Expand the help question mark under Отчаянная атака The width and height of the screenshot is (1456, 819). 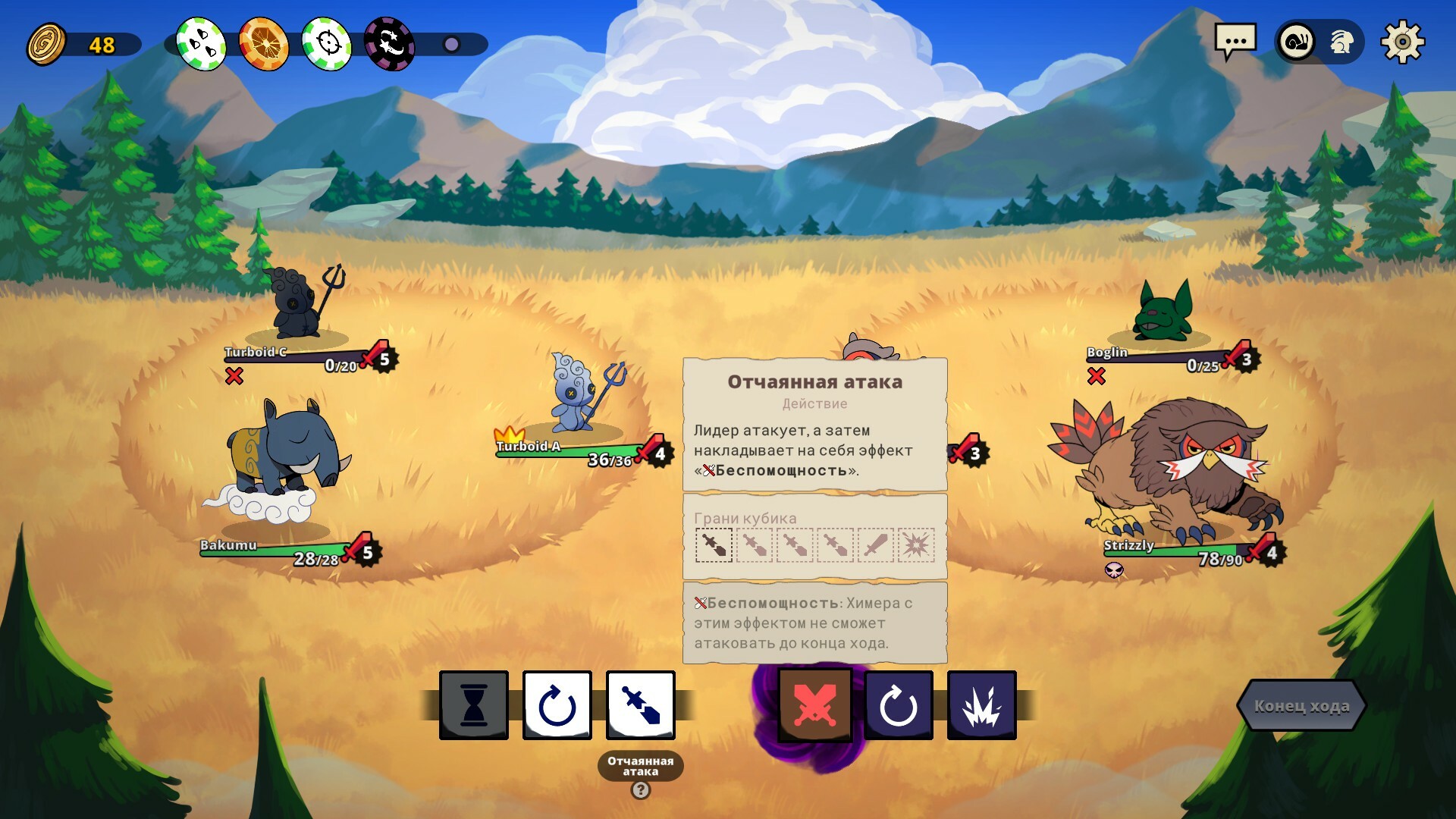tap(639, 790)
